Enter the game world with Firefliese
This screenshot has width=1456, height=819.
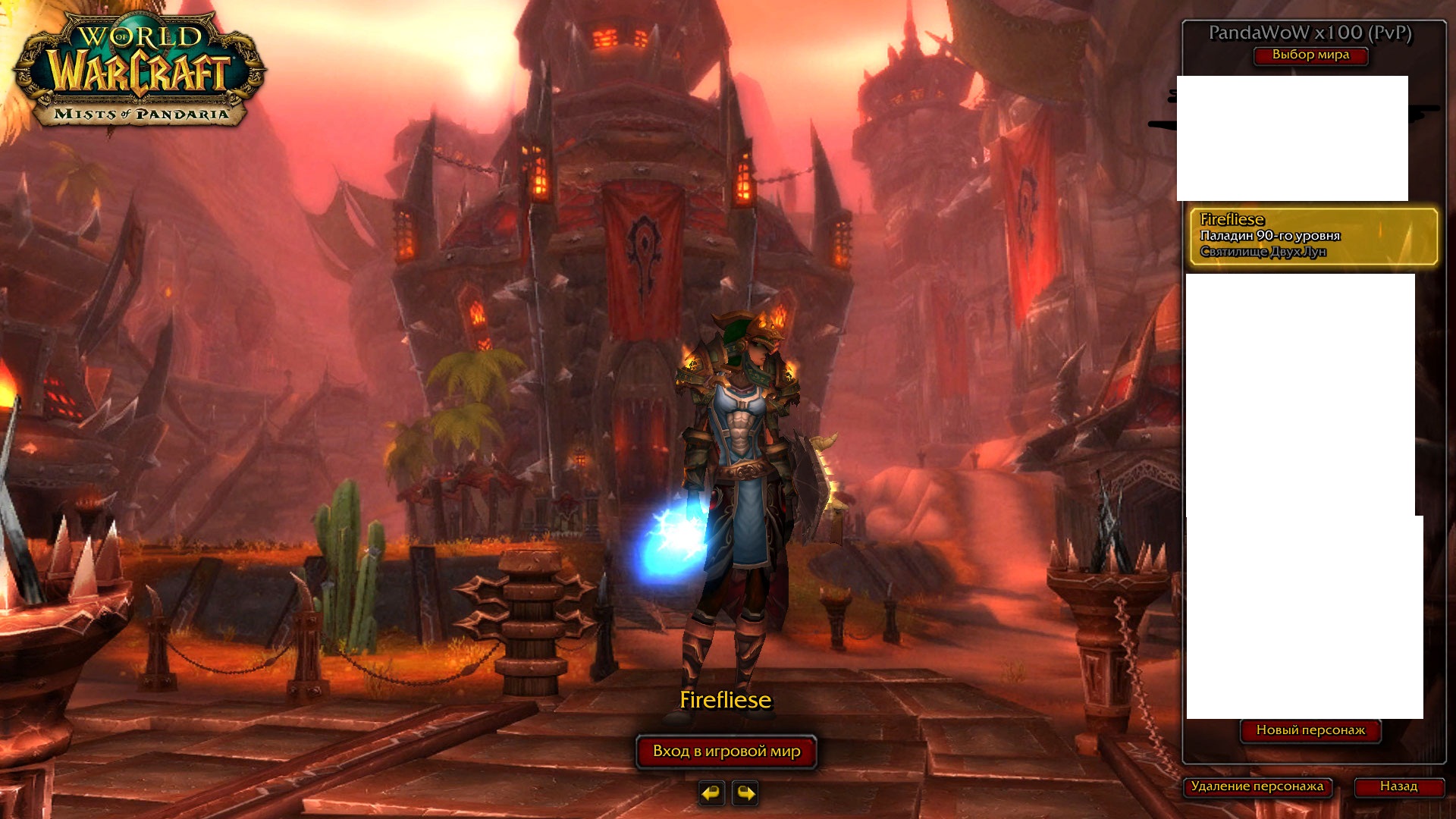[726, 752]
